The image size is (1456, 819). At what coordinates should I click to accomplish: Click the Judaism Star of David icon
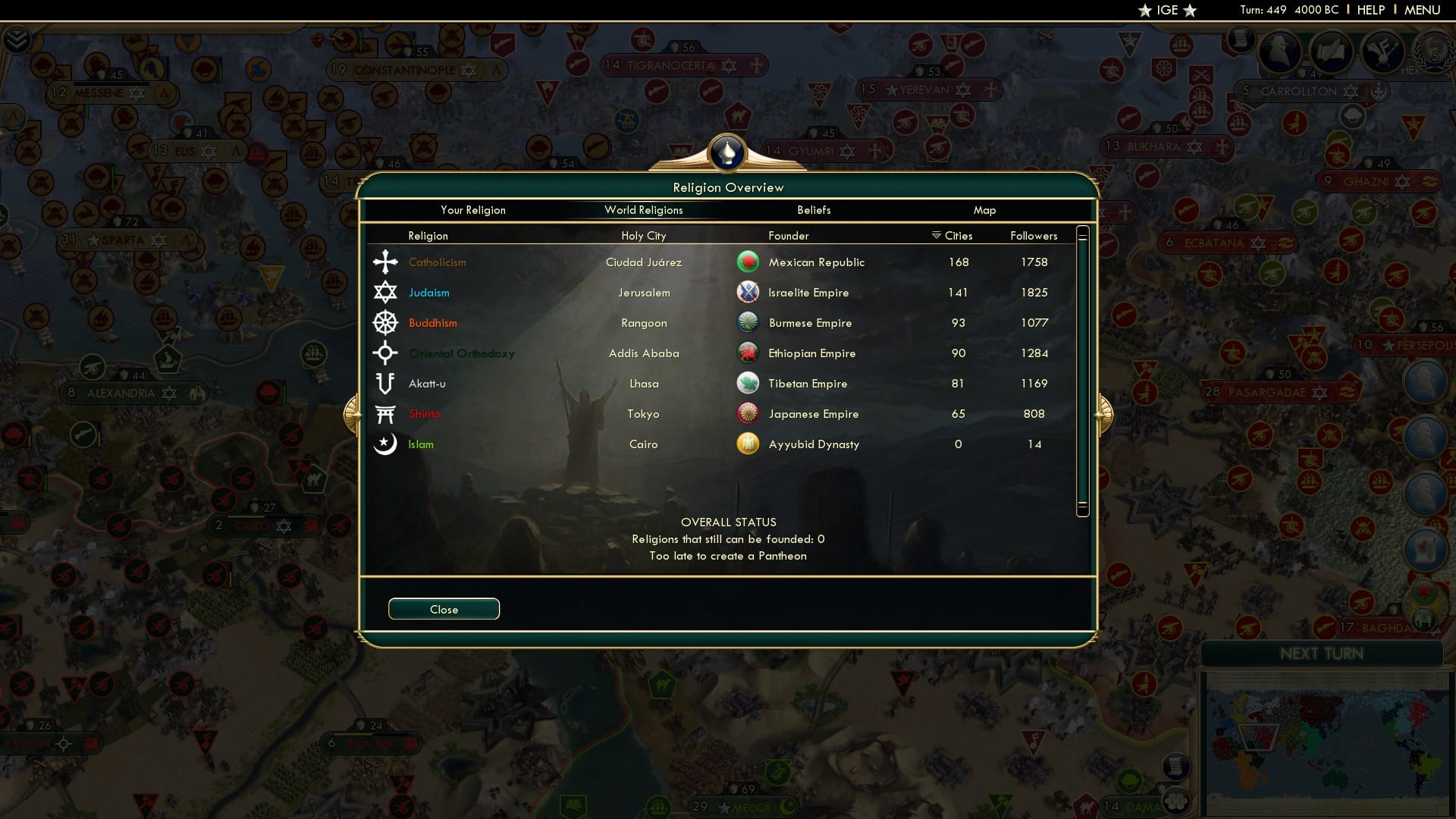[x=385, y=292]
